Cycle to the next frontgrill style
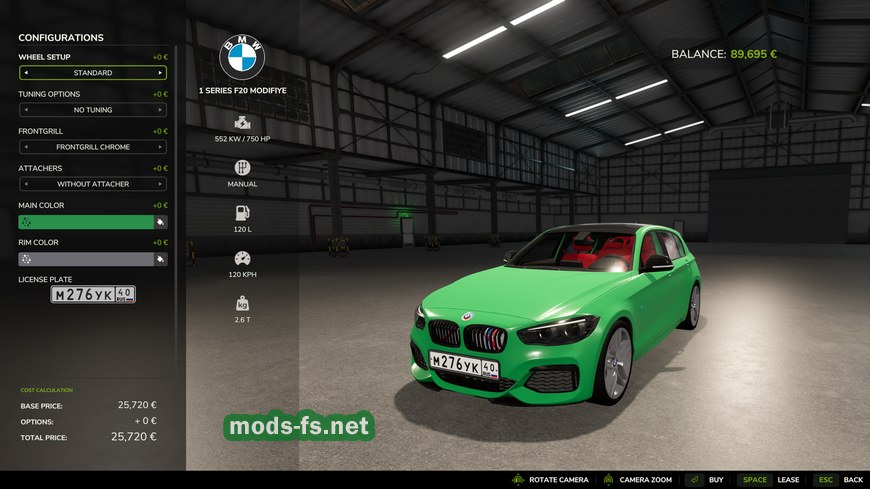870x489 pixels. (160, 147)
